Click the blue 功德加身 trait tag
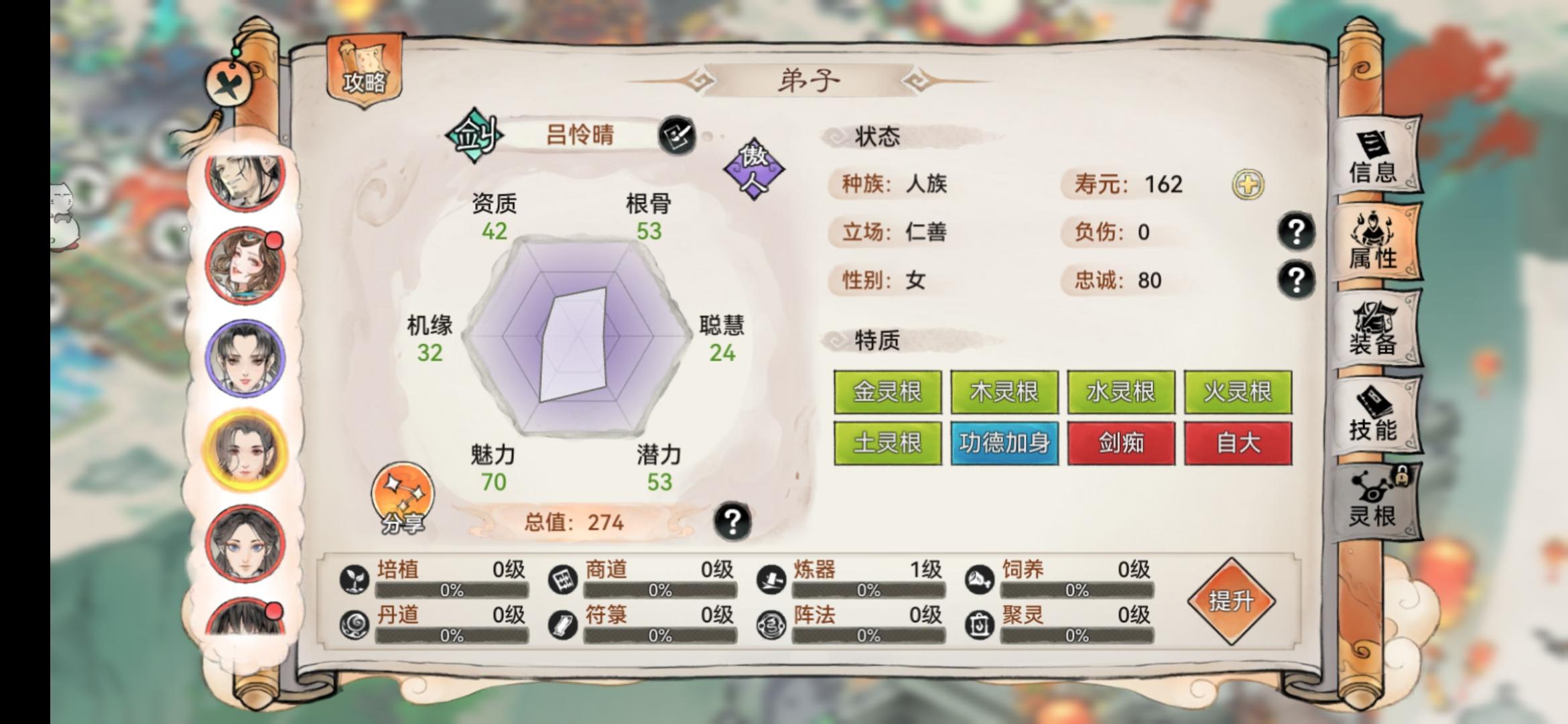This screenshot has height=724, width=1568. click(x=1004, y=443)
